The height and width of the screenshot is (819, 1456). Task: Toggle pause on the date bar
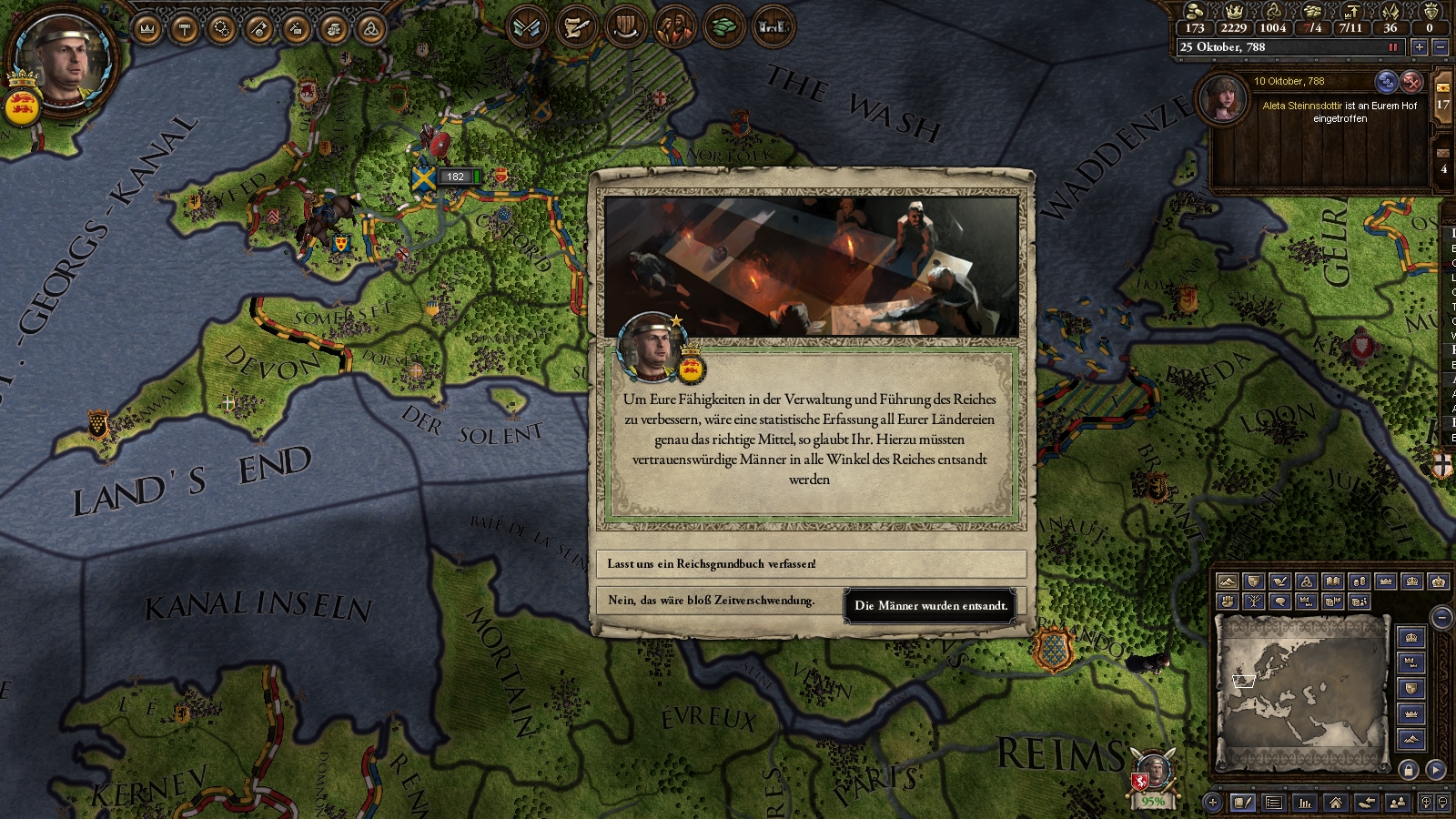pyautogui.click(x=1392, y=47)
